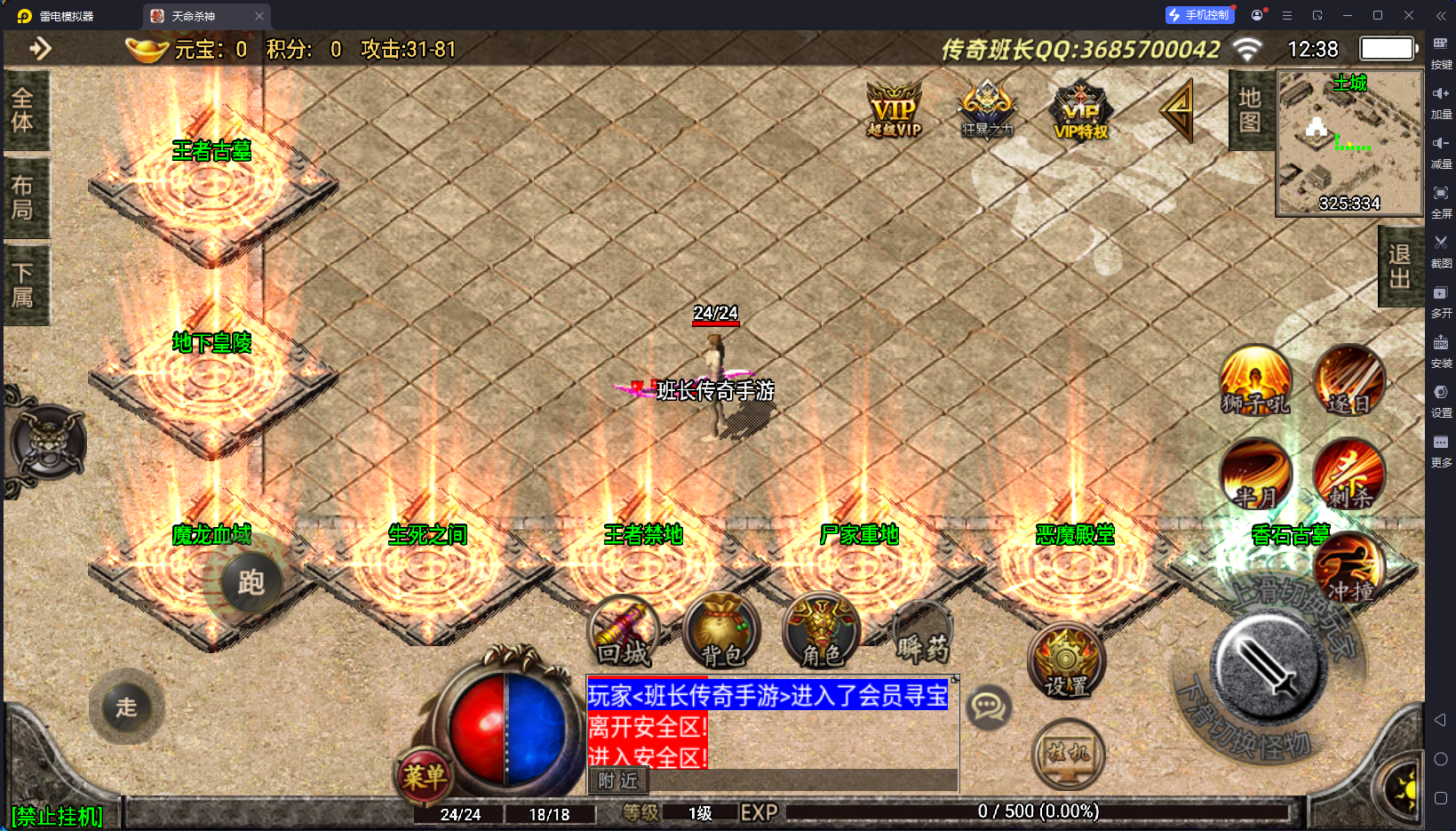Open the 角色 character sheet
Viewport: 1456px width, 831px height.
(821, 633)
